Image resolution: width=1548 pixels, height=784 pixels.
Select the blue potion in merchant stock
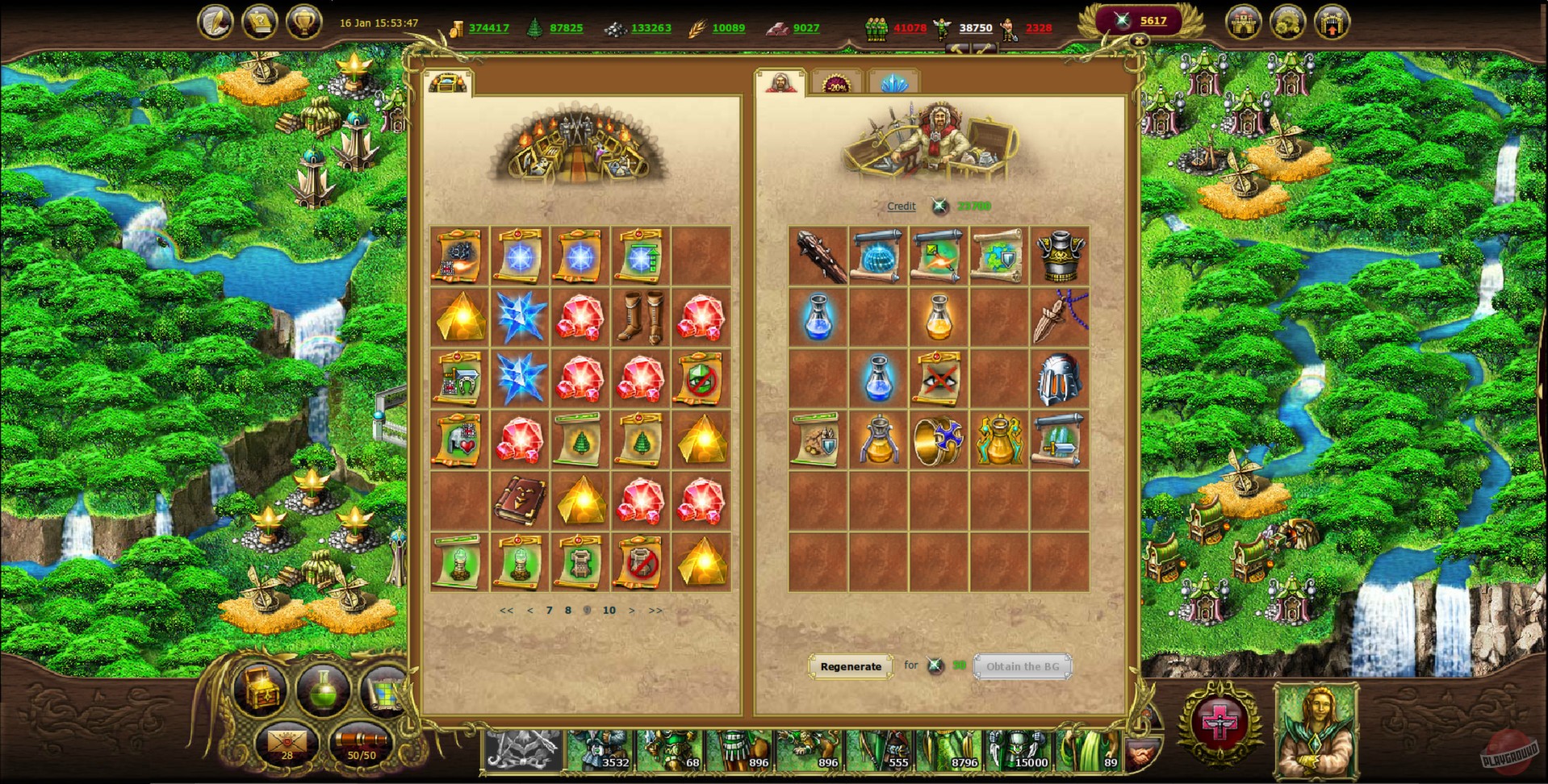tap(819, 316)
